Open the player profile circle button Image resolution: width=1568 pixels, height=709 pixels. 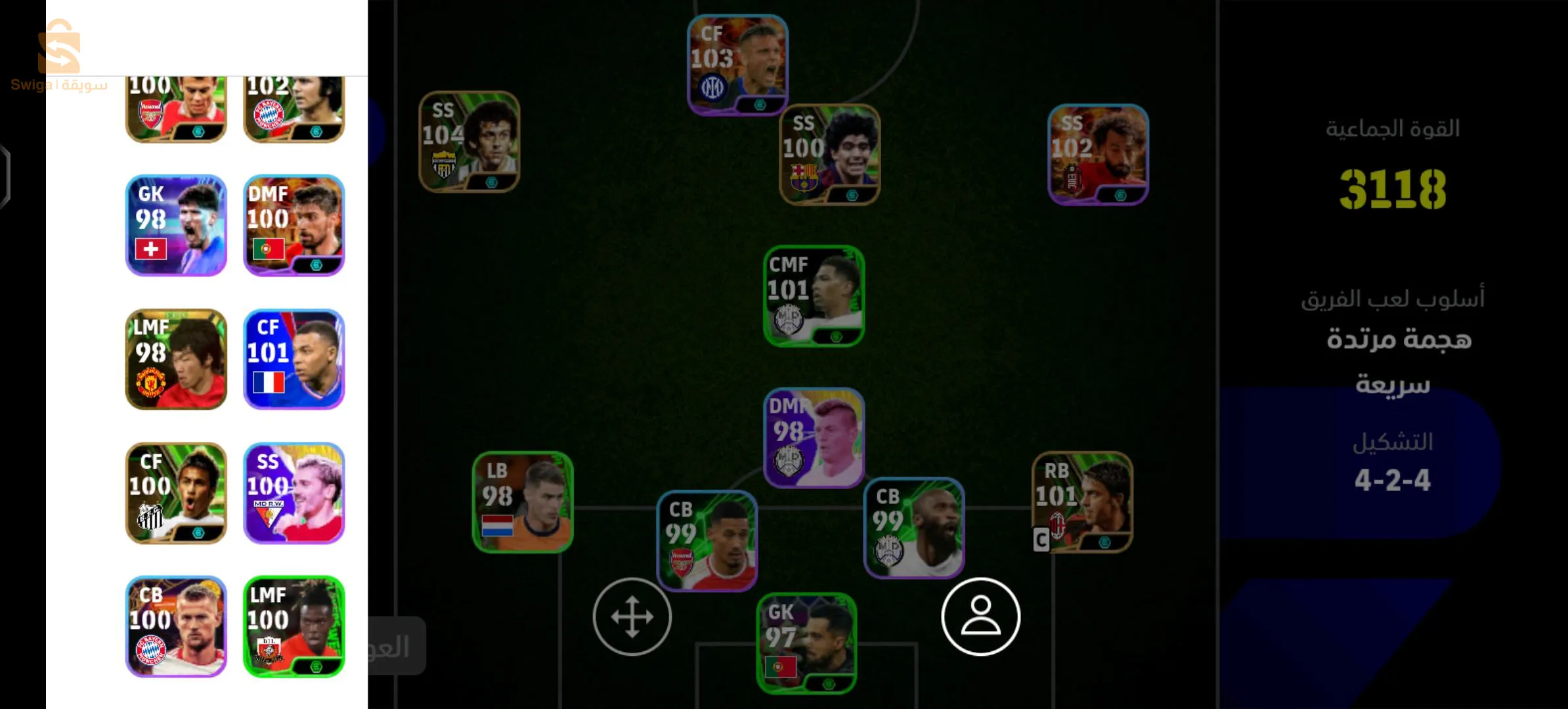[980, 617]
